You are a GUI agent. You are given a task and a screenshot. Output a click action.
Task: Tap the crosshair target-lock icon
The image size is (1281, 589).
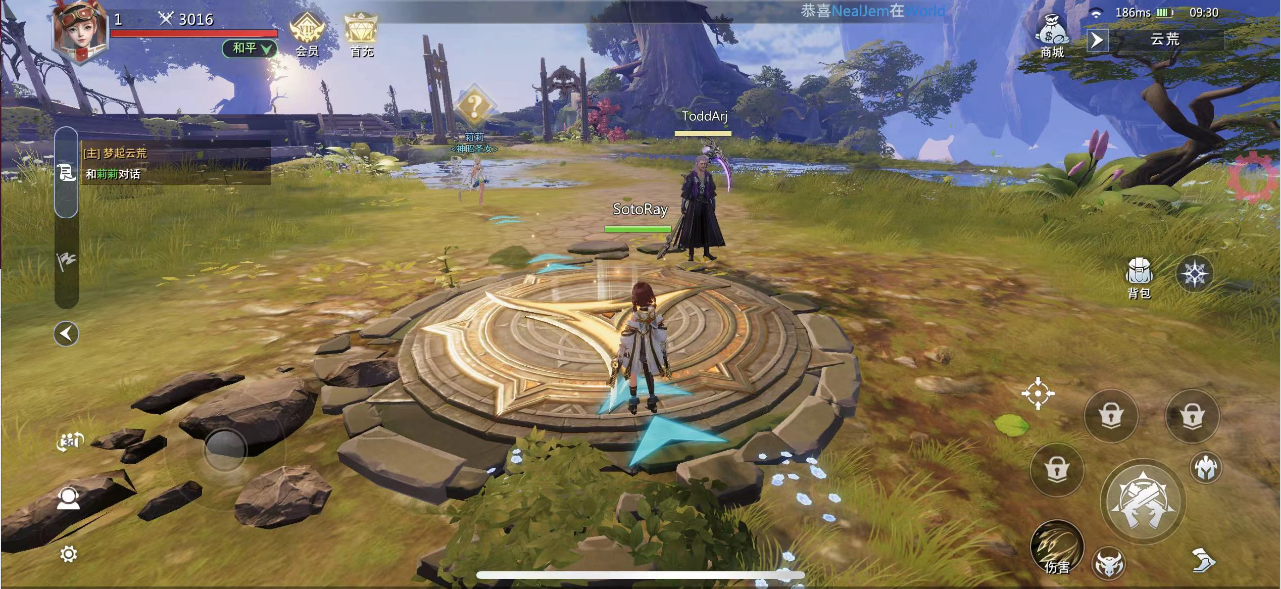coord(1038,394)
